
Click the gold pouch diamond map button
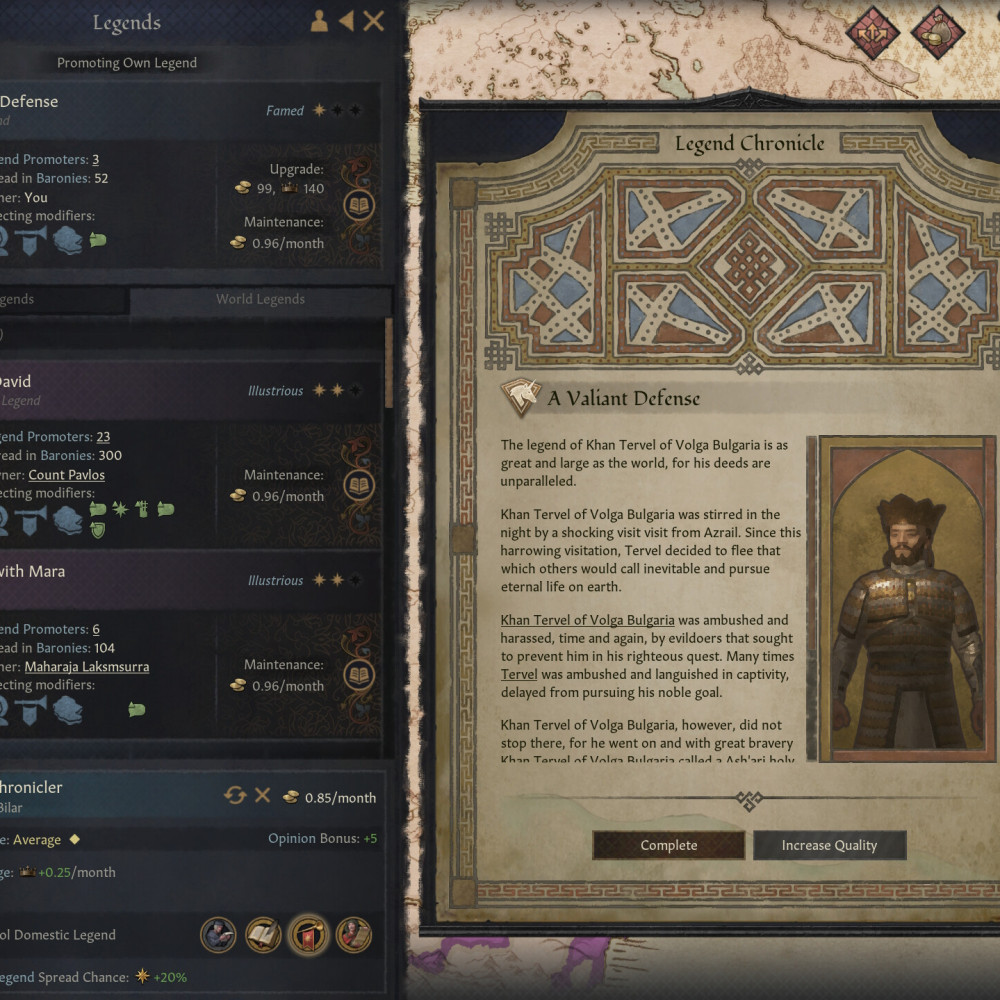937,33
